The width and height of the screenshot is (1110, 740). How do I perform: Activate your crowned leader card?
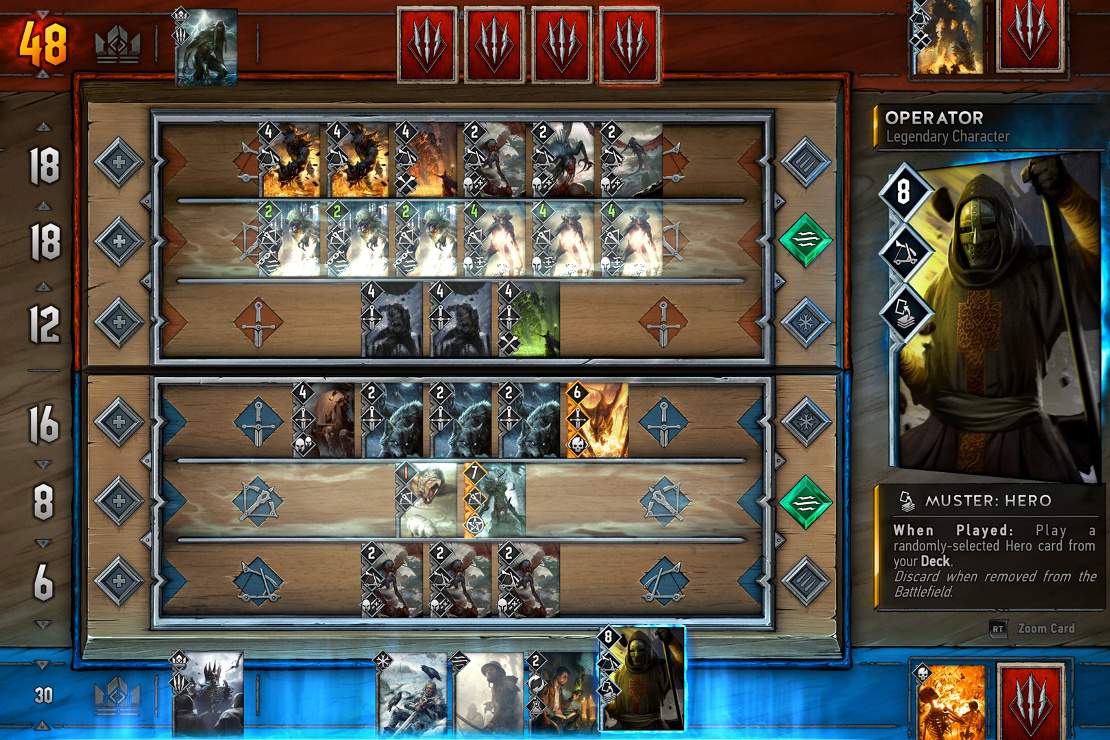coord(208,693)
